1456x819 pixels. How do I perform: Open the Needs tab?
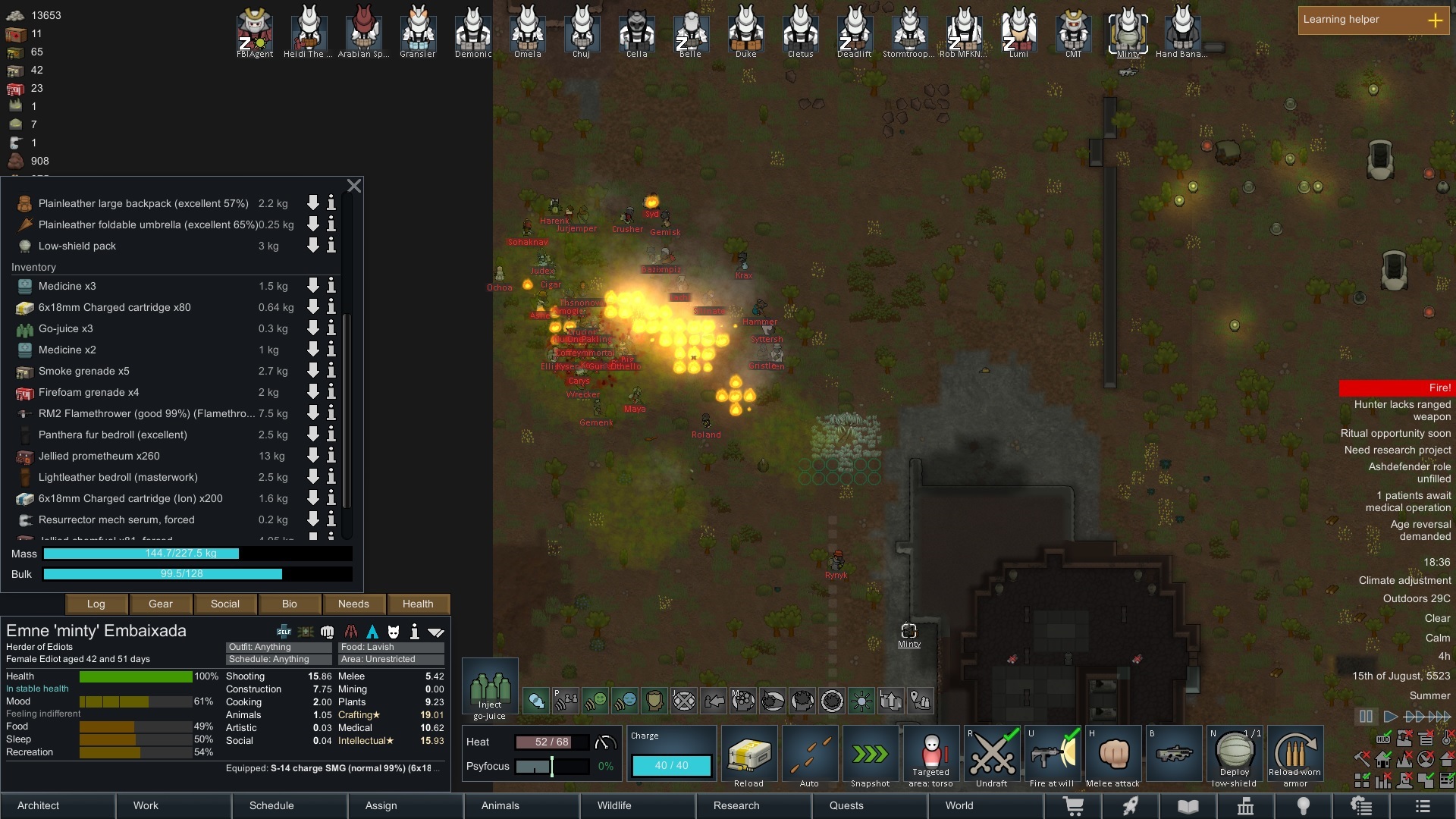tap(353, 604)
